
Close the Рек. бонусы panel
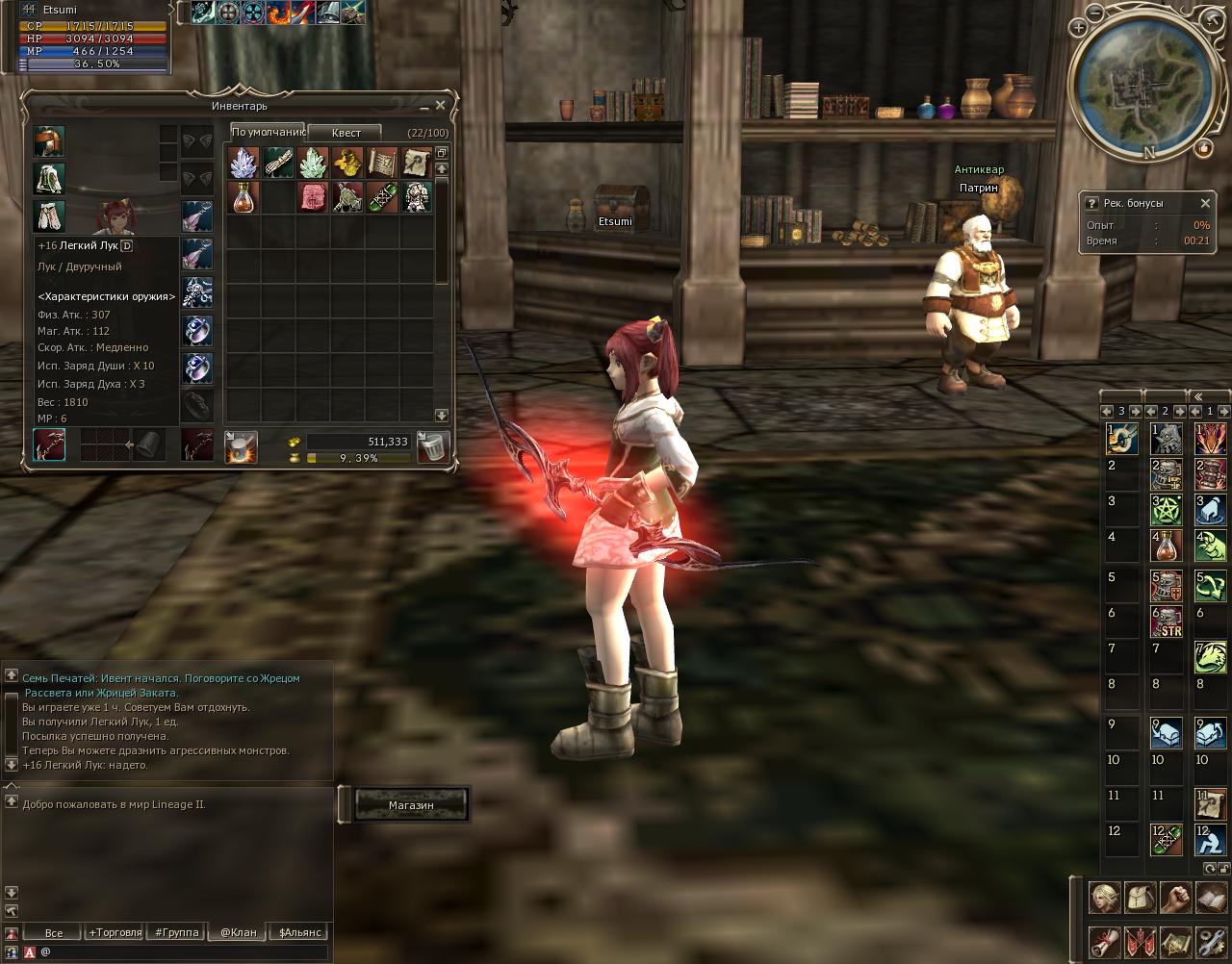point(1205,203)
